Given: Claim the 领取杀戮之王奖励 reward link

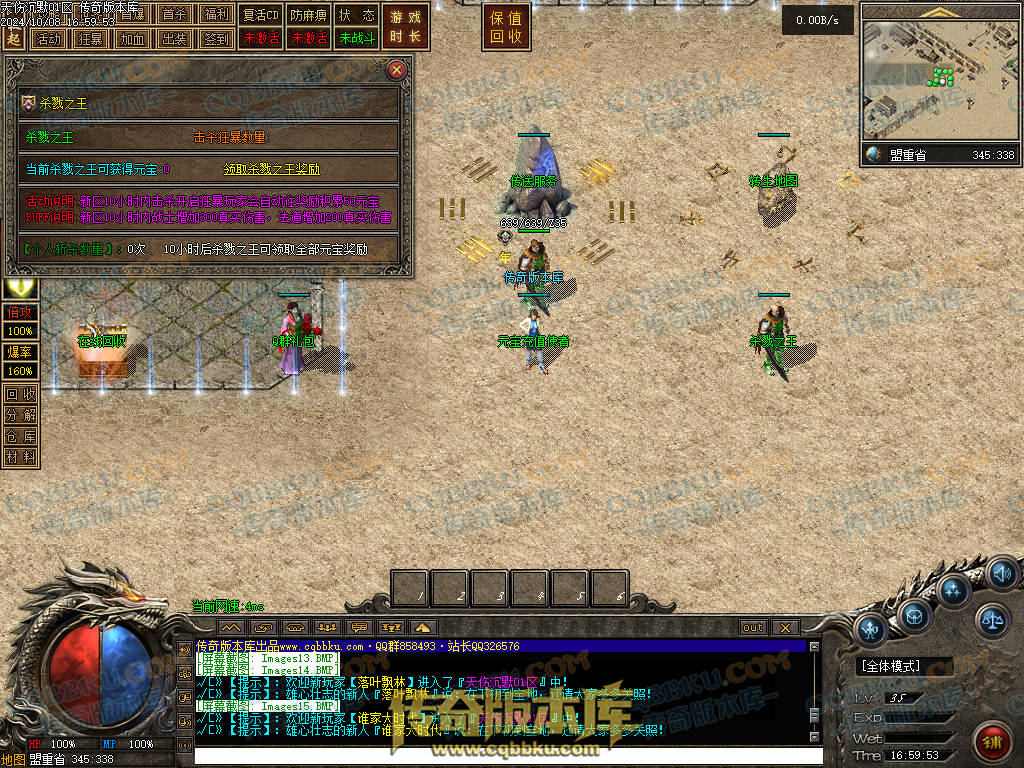Looking at the screenshot, I should [x=272, y=170].
